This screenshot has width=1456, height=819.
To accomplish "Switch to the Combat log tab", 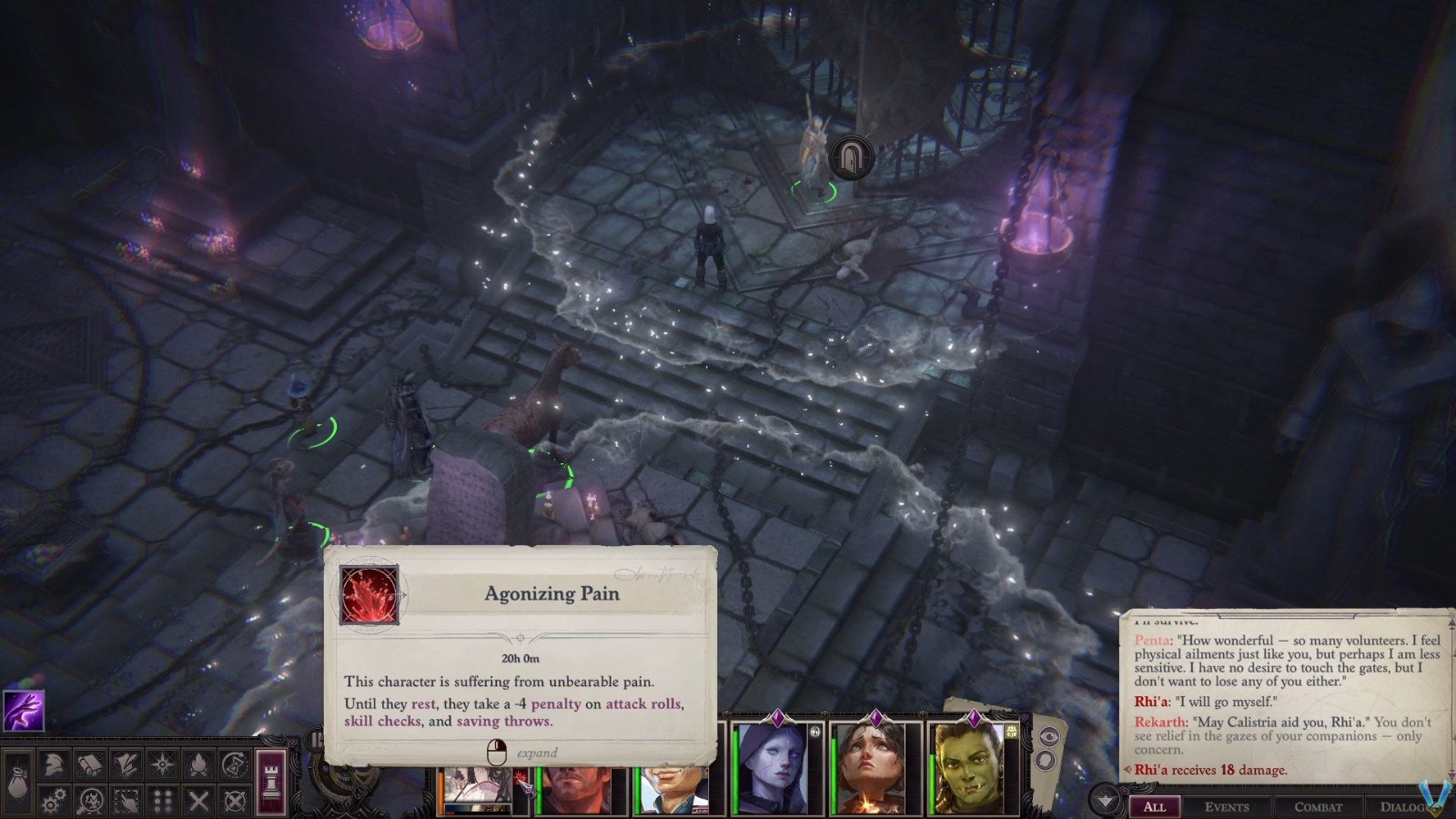I will (1317, 807).
